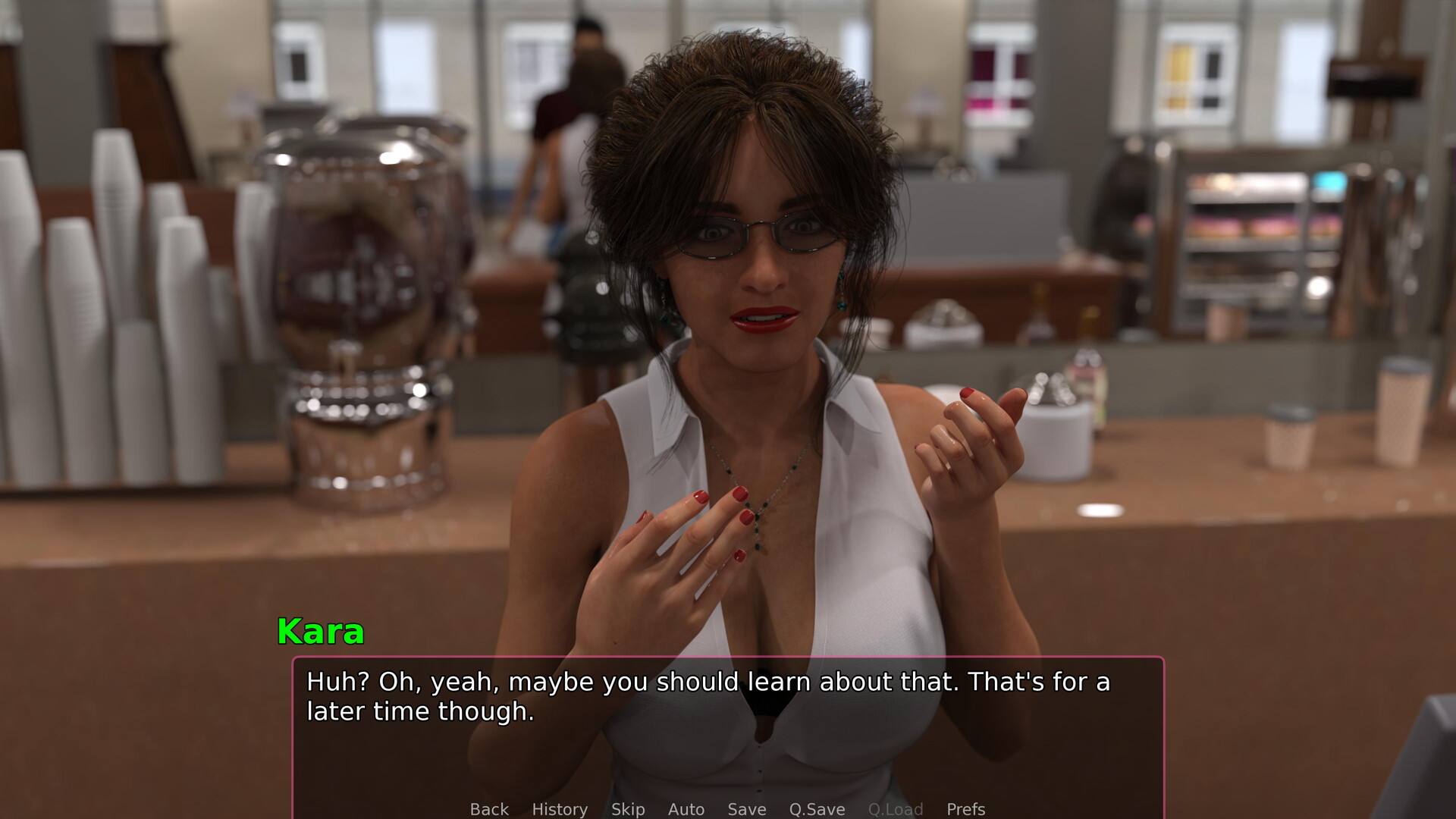Screen dimensions: 1456x819
Task: Click Prefs at the far right of quick menu
Action: (965, 809)
